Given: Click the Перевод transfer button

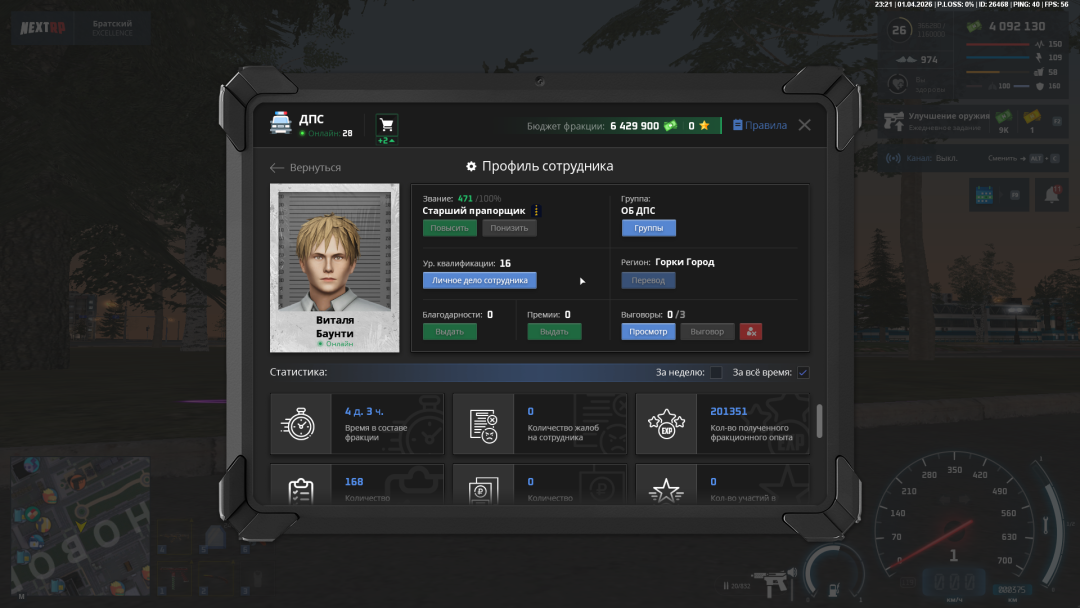Looking at the screenshot, I should pos(648,280).
